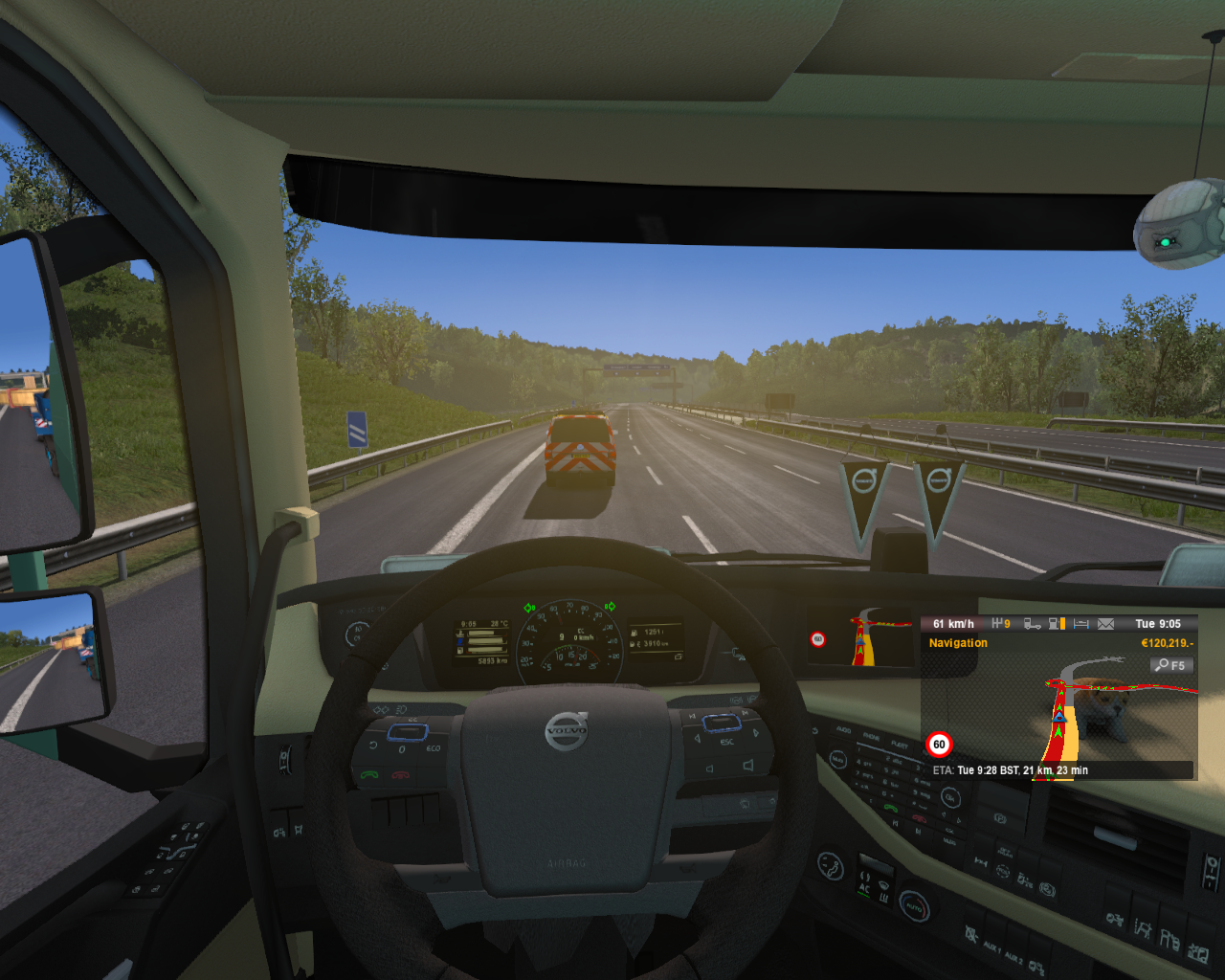Toggle the AC climate control button
Image resolution: width=1225 pixels, height=980 pixels.
[x=864, y=889]
